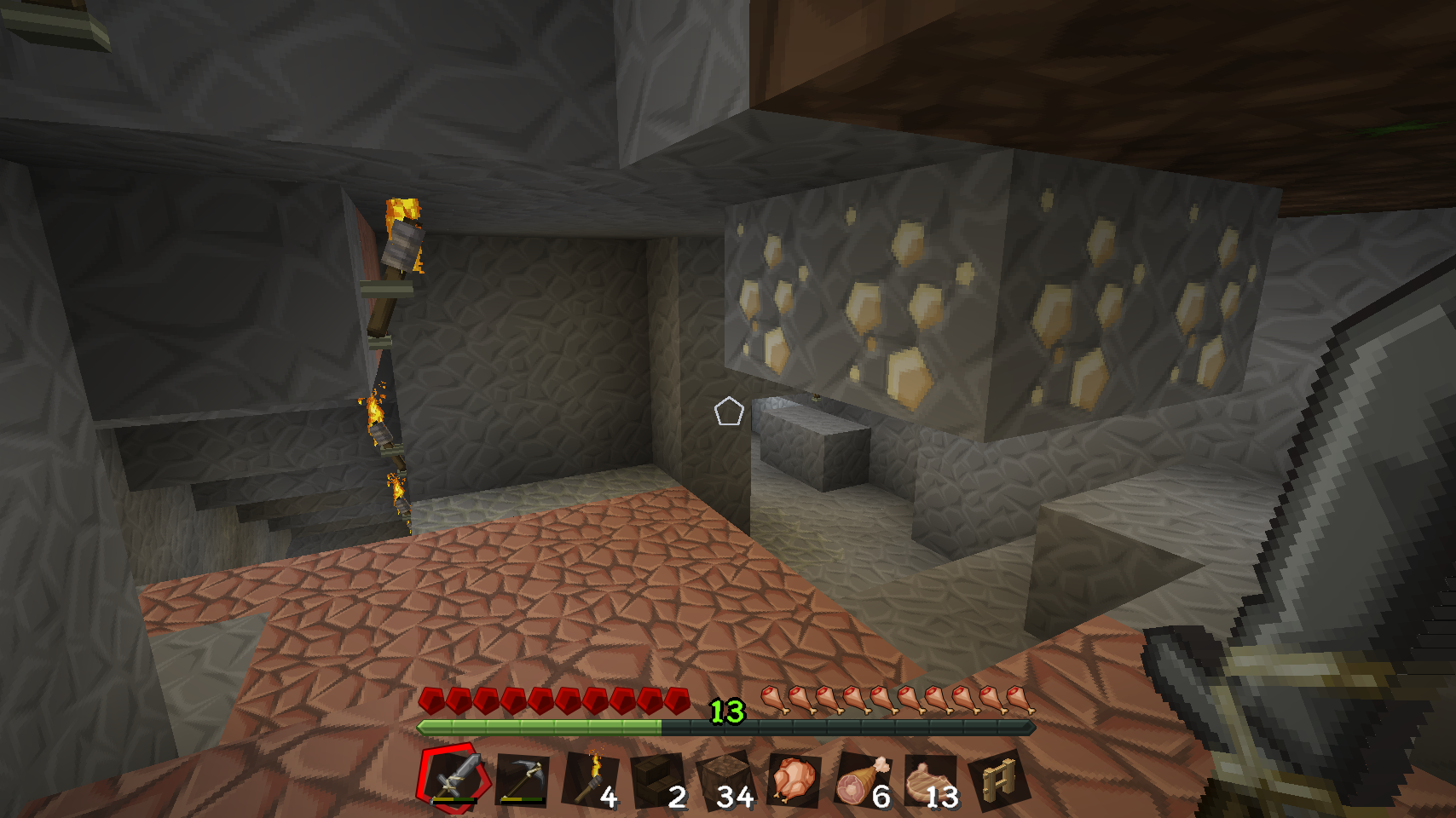1456x818 pixels.
Task: Select the stone sword hotbar slot
Action: pyautogui.click(x=454, y=778)
